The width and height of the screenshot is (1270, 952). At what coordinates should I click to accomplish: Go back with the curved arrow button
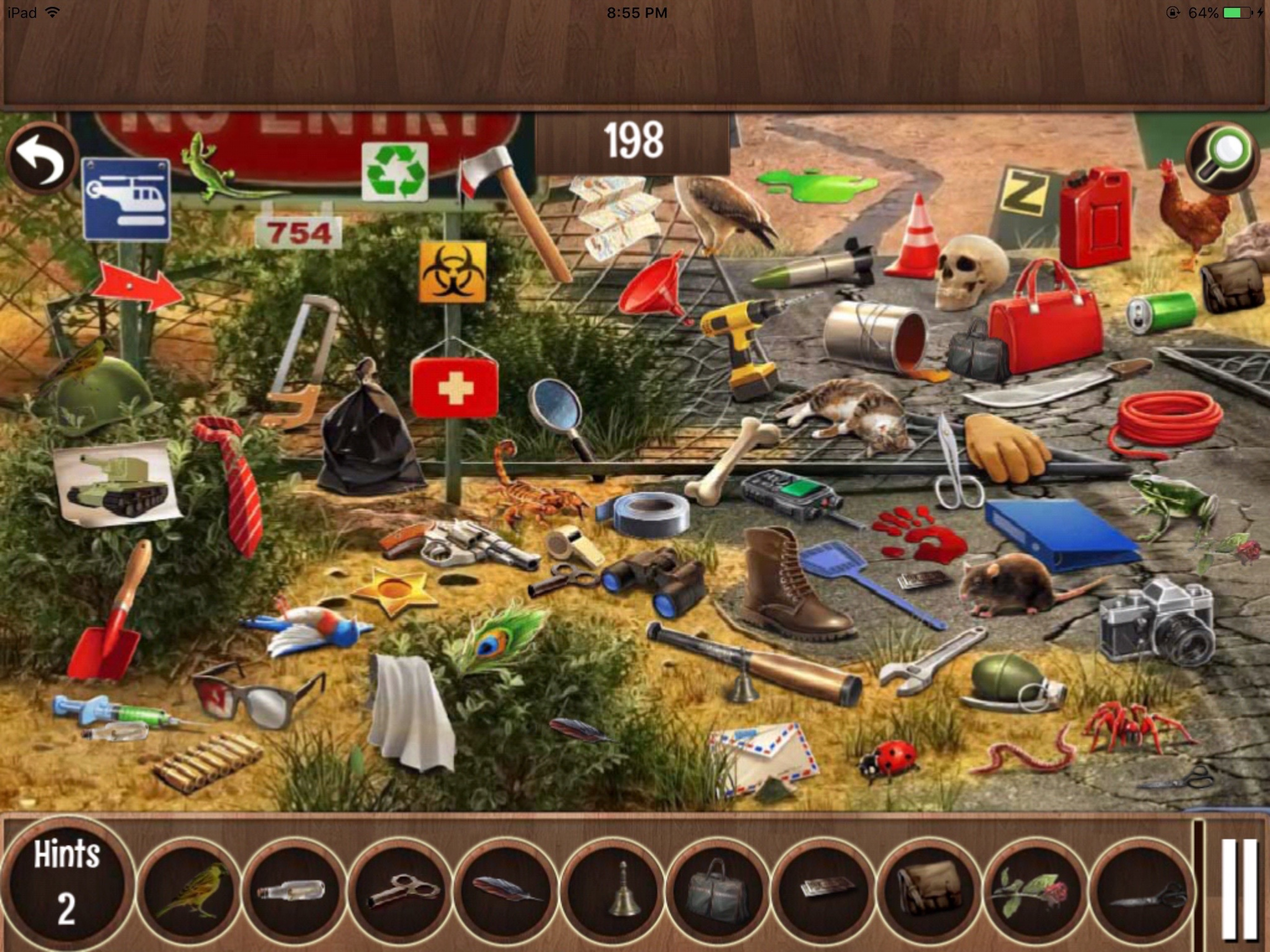[x=41, y=159]
